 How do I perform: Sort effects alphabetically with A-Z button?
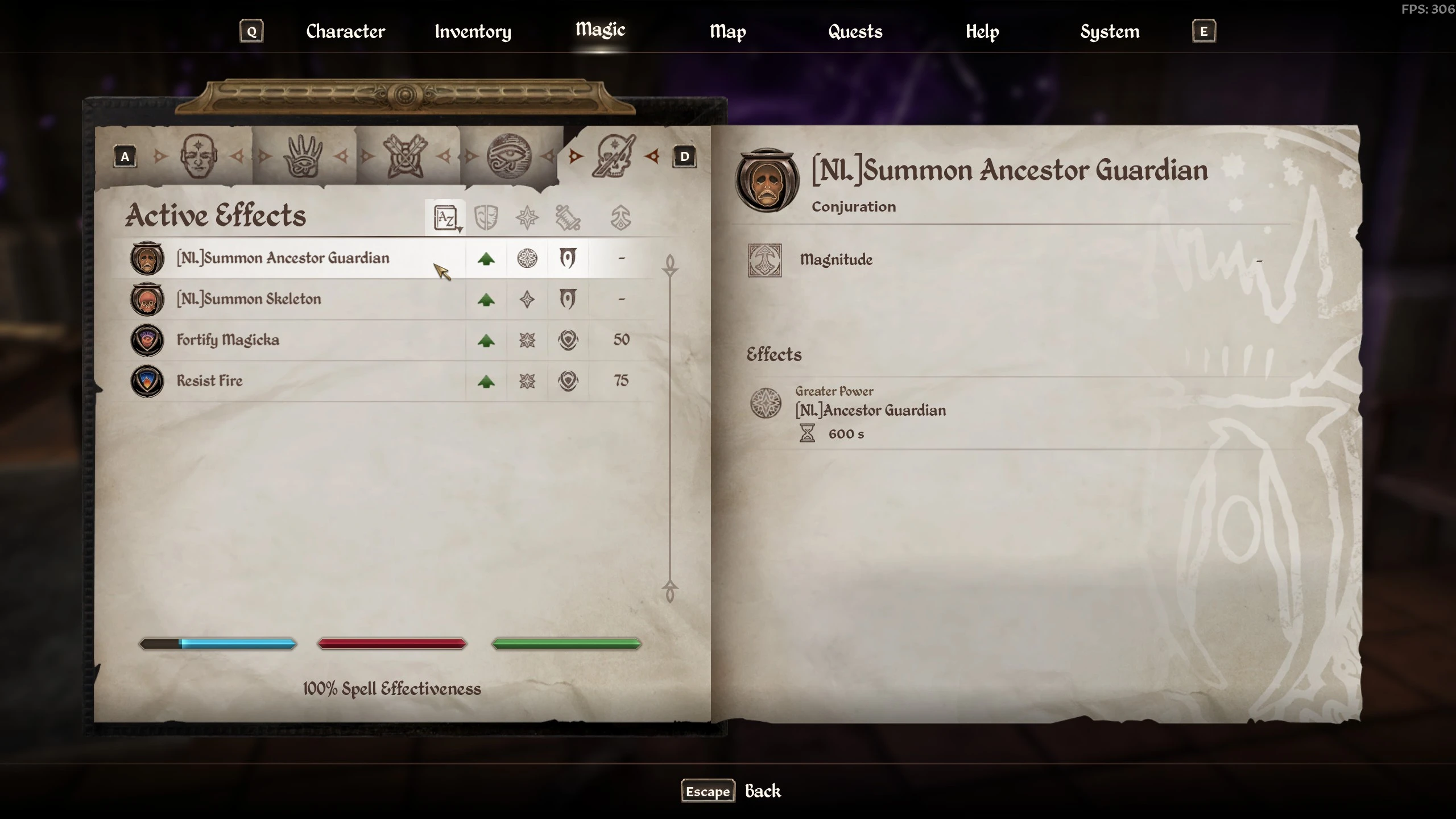click(445, 218)
